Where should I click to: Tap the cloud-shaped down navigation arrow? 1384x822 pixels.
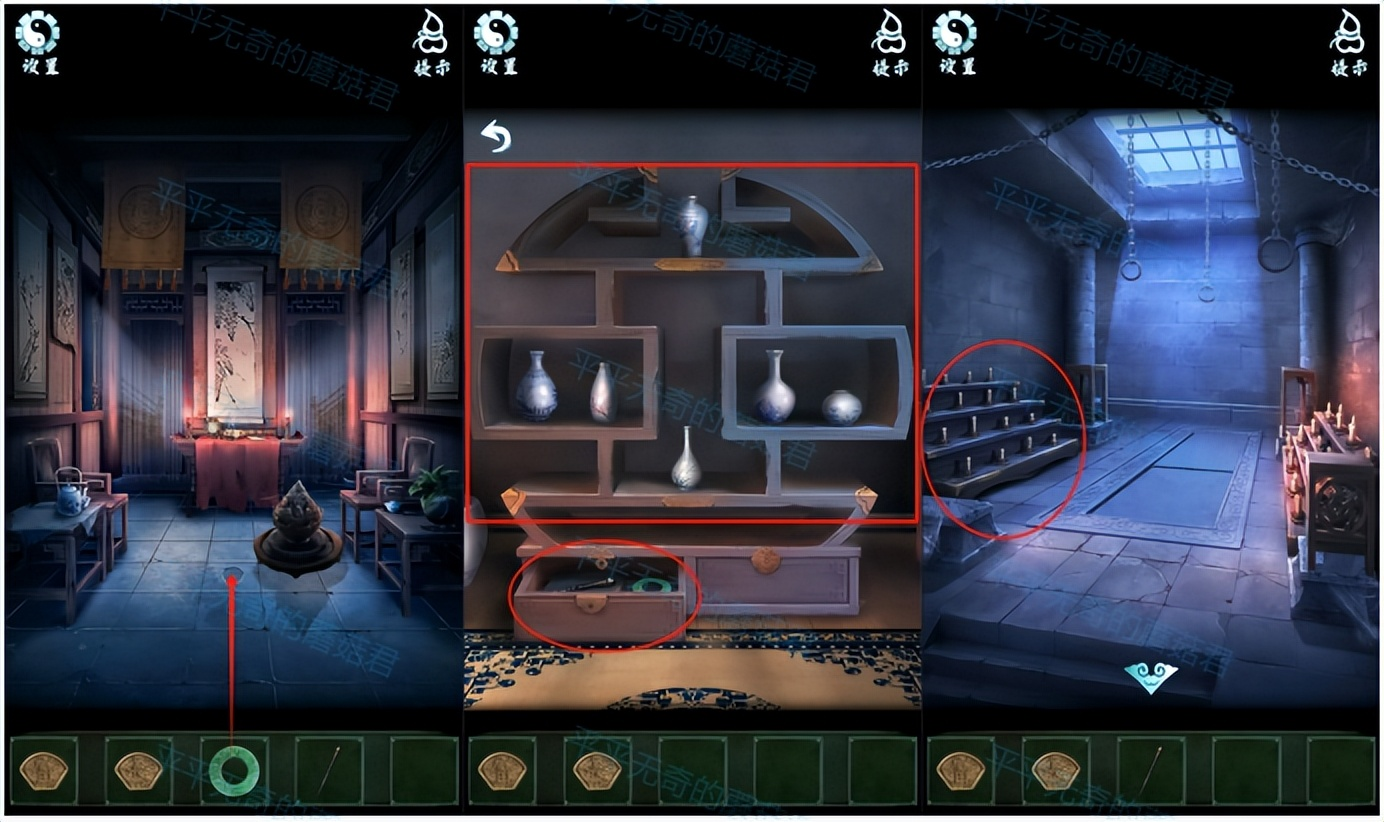coord(1151,678)
